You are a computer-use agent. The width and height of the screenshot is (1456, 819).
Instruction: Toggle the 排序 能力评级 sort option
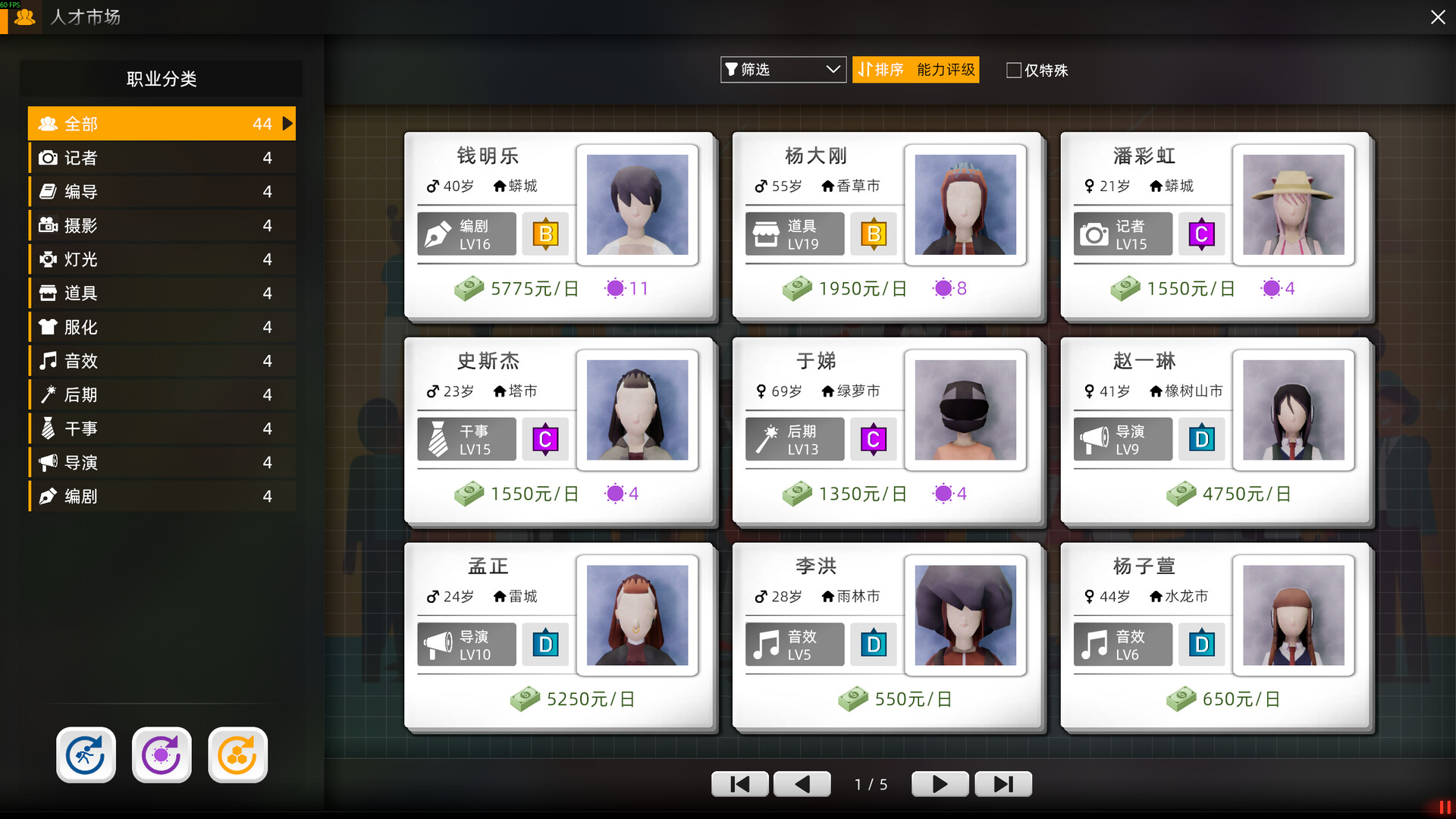click(915, 70)
